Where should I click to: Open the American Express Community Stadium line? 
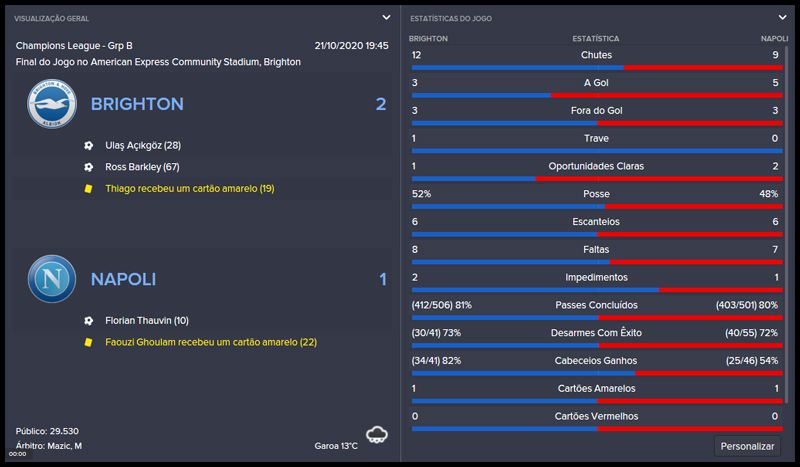click(x=158, y=62)
